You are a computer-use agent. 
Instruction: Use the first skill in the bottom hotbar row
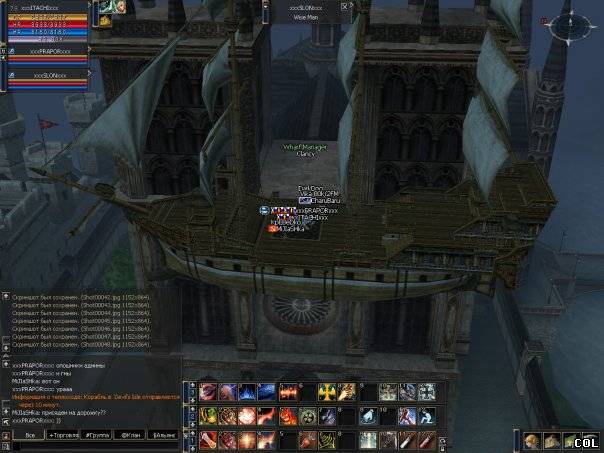click(209, 440)
